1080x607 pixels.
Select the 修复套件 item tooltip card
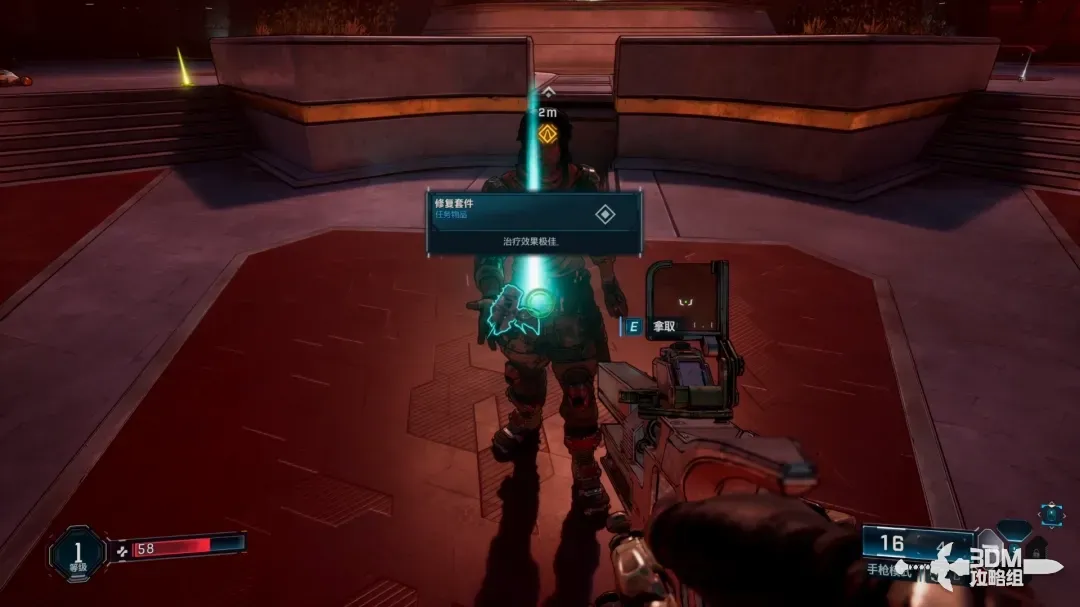[534, 223]
